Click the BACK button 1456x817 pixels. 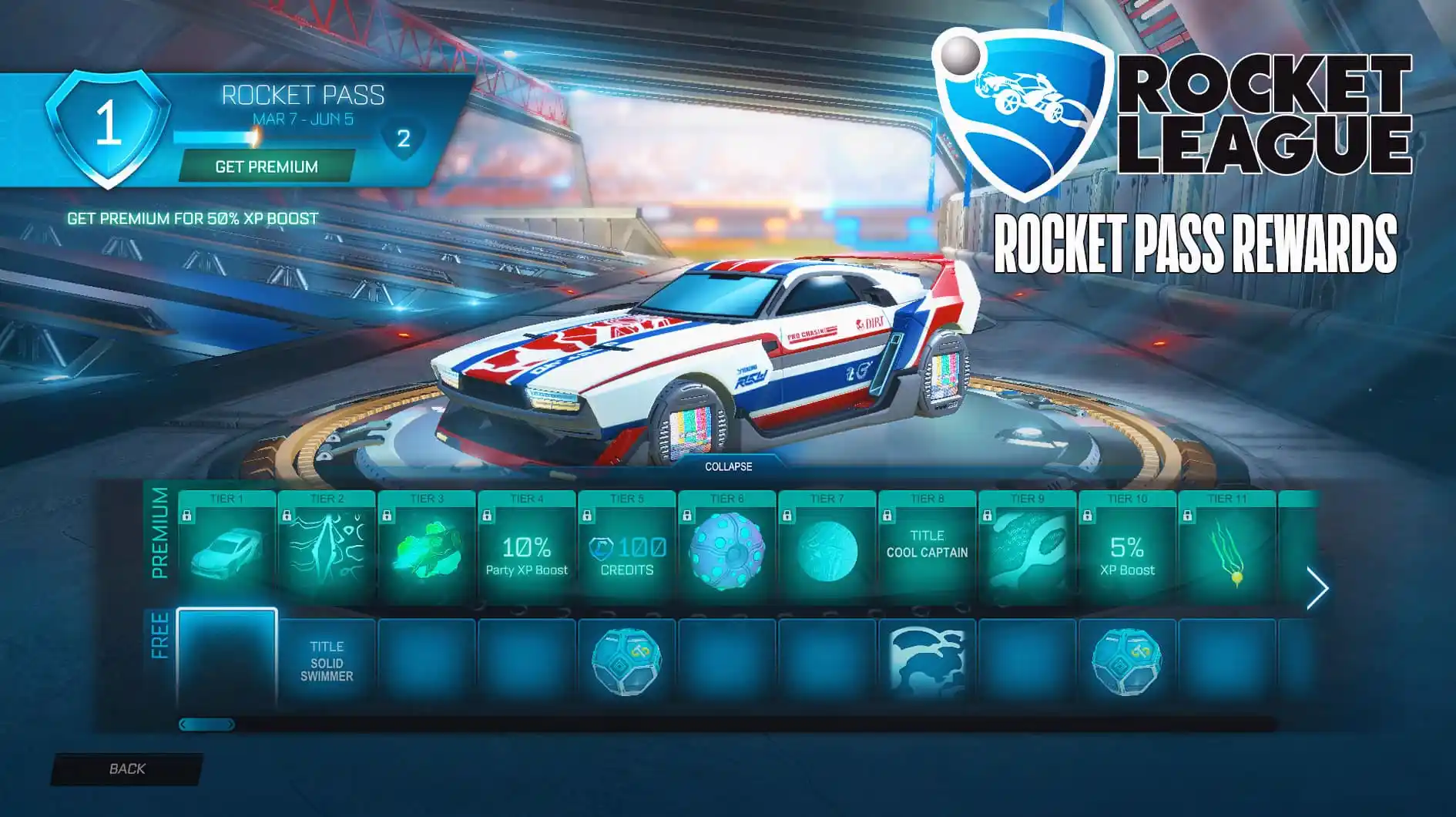pyautogui.click(x=127, y=768)
